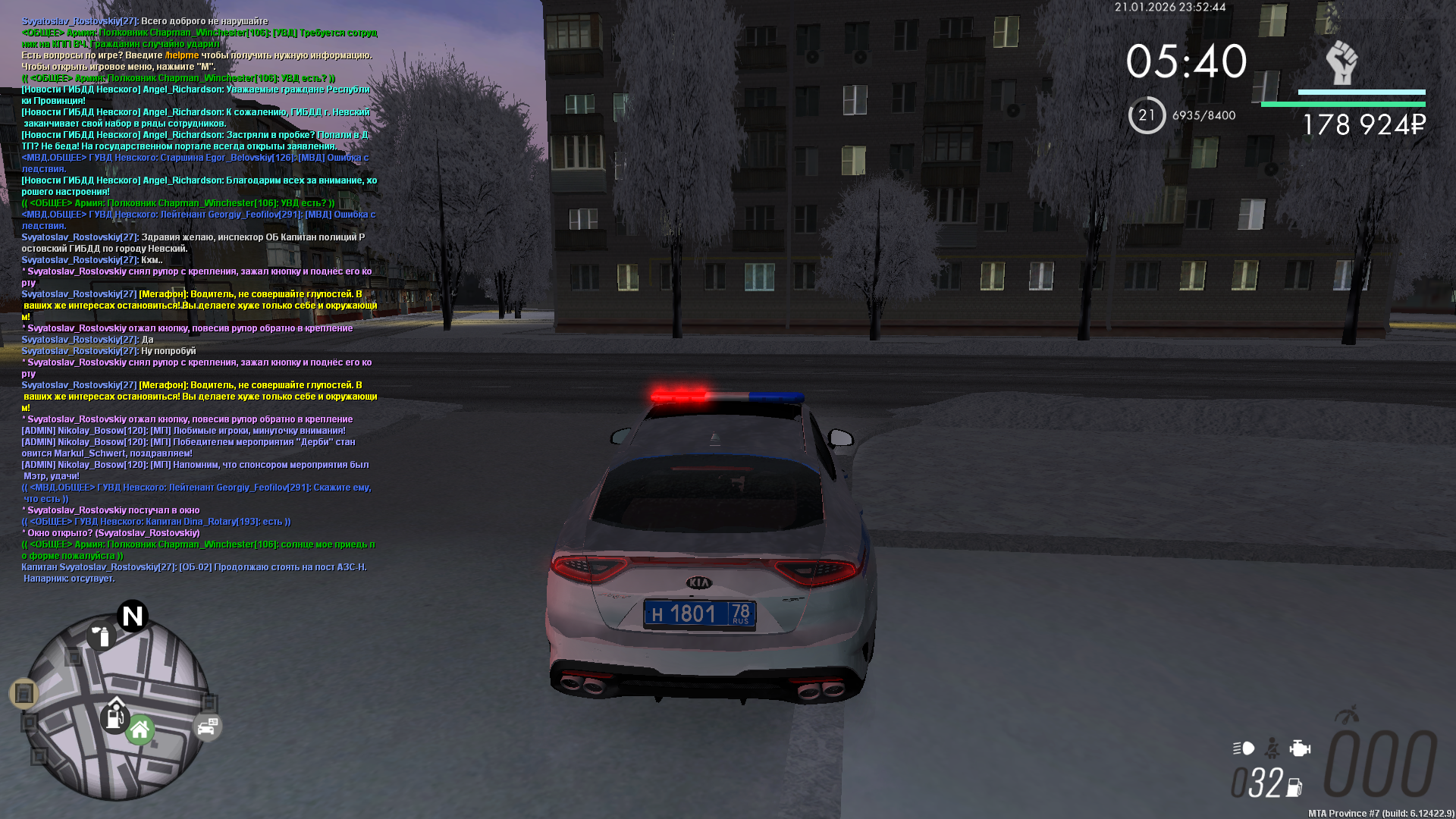Select the gas station marker on minimap

(x=115, y=716)
